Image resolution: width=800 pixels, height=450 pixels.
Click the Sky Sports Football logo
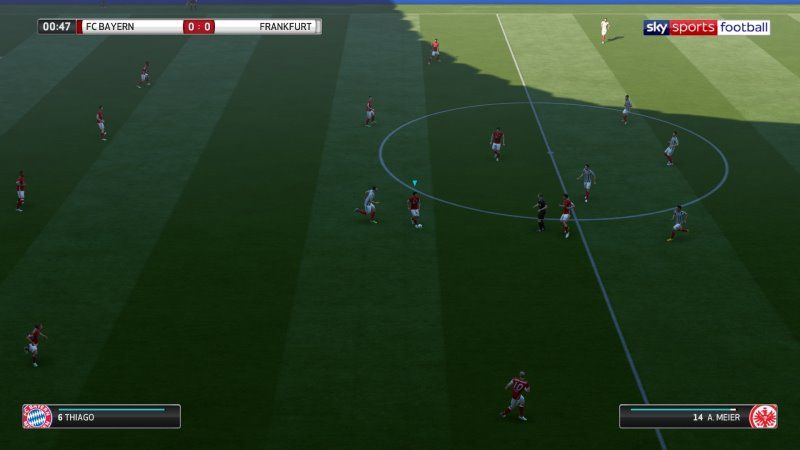(706, 28)
